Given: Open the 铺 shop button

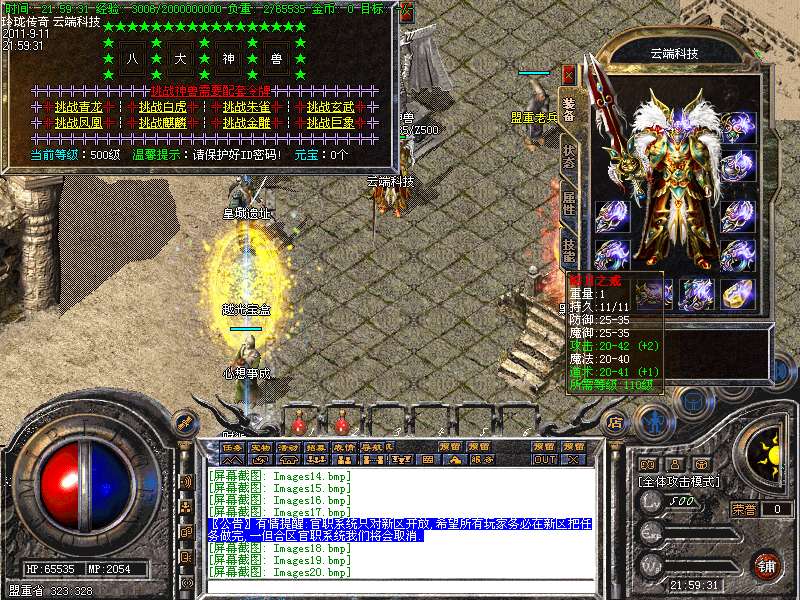Looking at the screenshot, I should (x=766, y=564).
